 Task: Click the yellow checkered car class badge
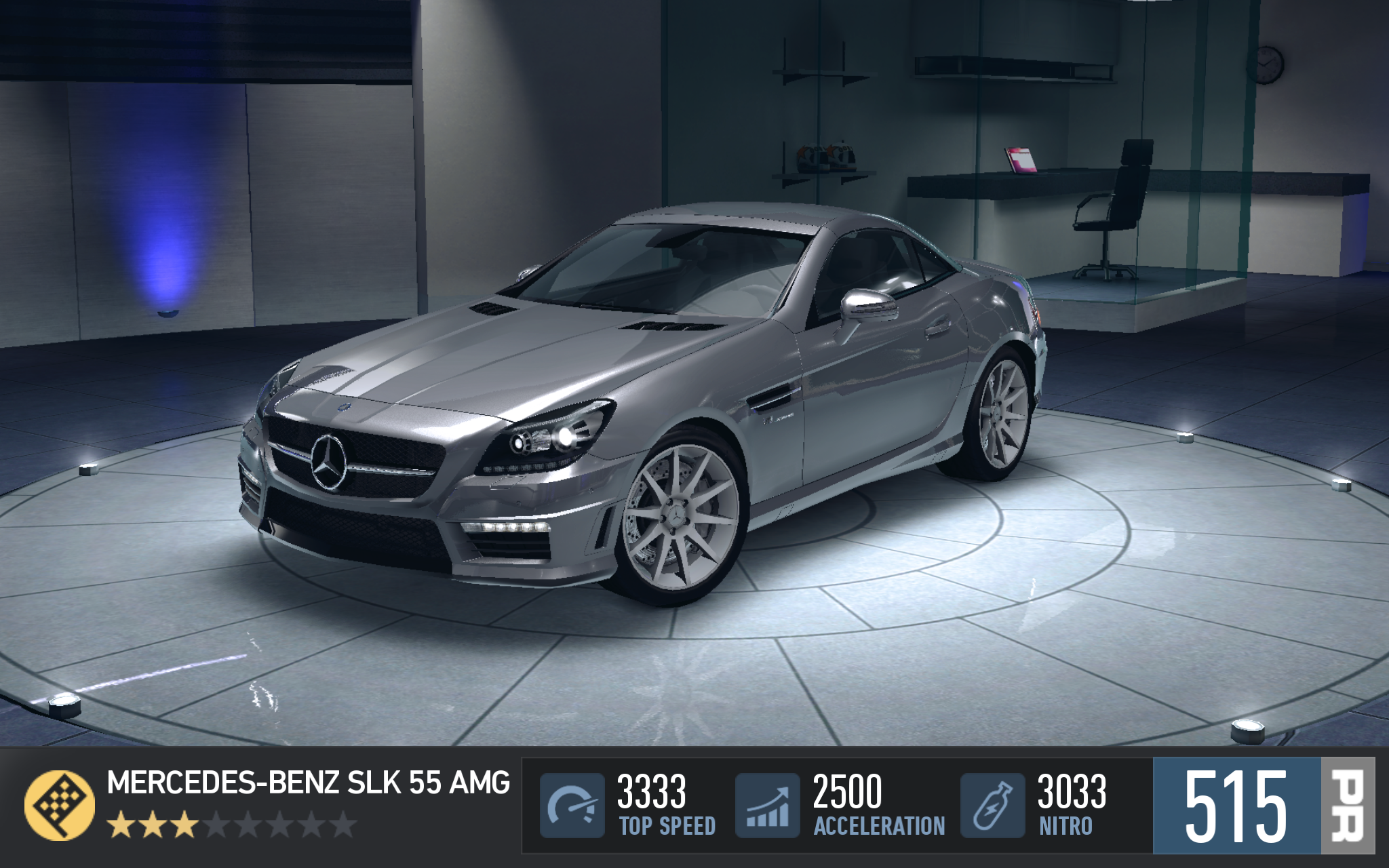click(60, 805)
